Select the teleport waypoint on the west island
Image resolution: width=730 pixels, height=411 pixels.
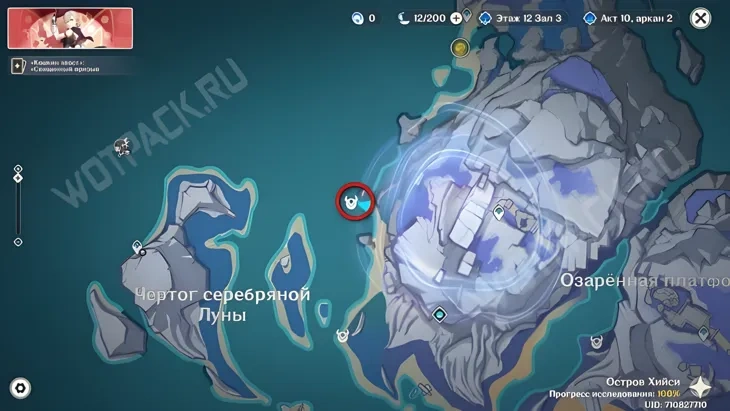(137, 246)
